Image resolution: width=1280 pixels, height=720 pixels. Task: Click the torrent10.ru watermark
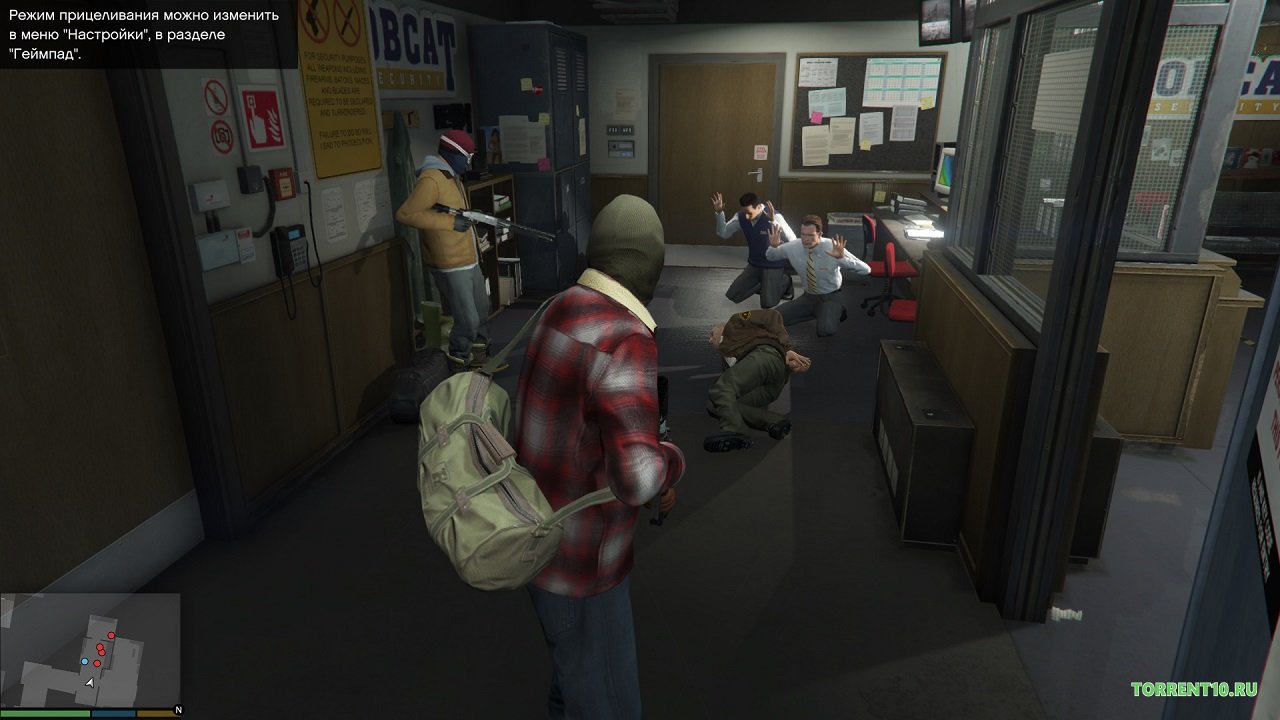[x=1193, y=689]
